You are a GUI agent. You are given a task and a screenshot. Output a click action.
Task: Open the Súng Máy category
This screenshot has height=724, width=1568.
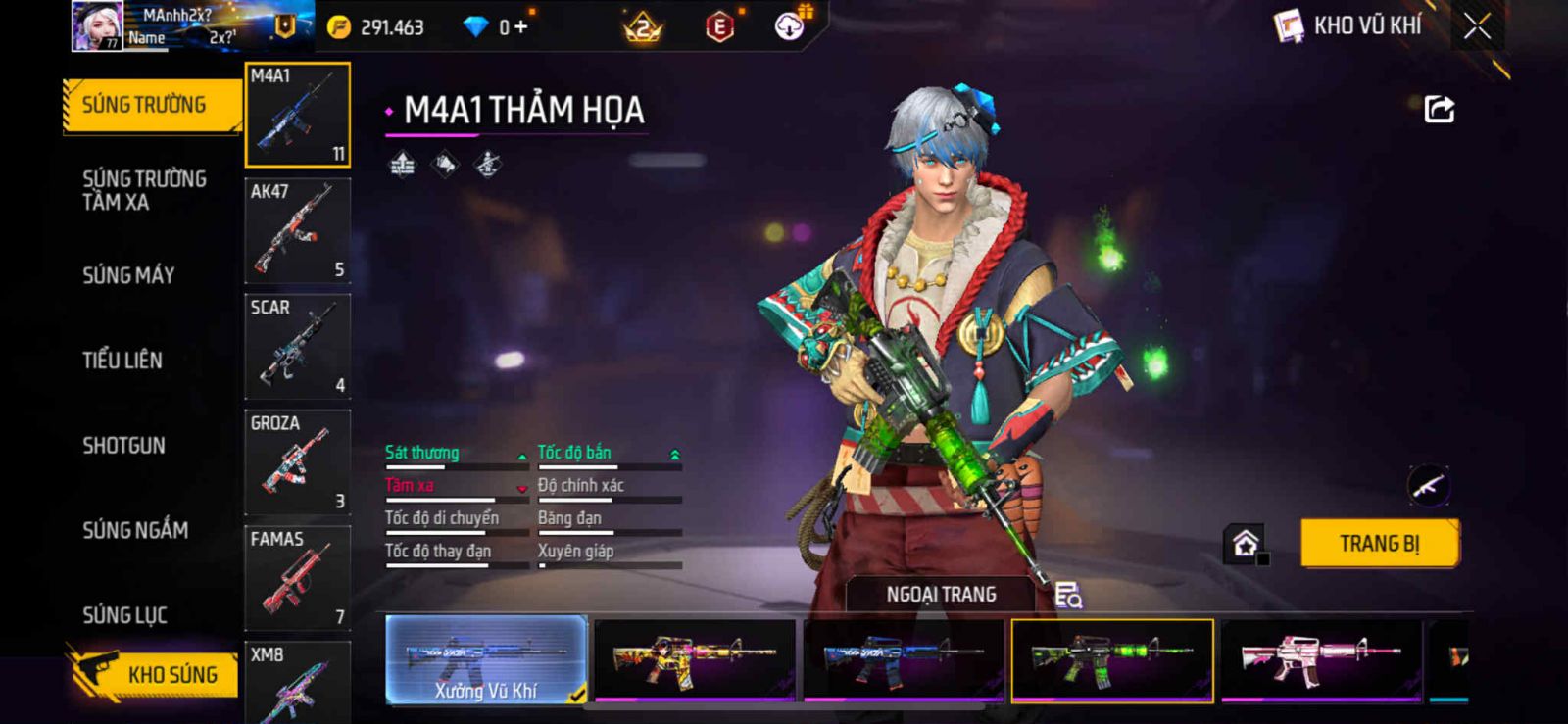[128, 275]
